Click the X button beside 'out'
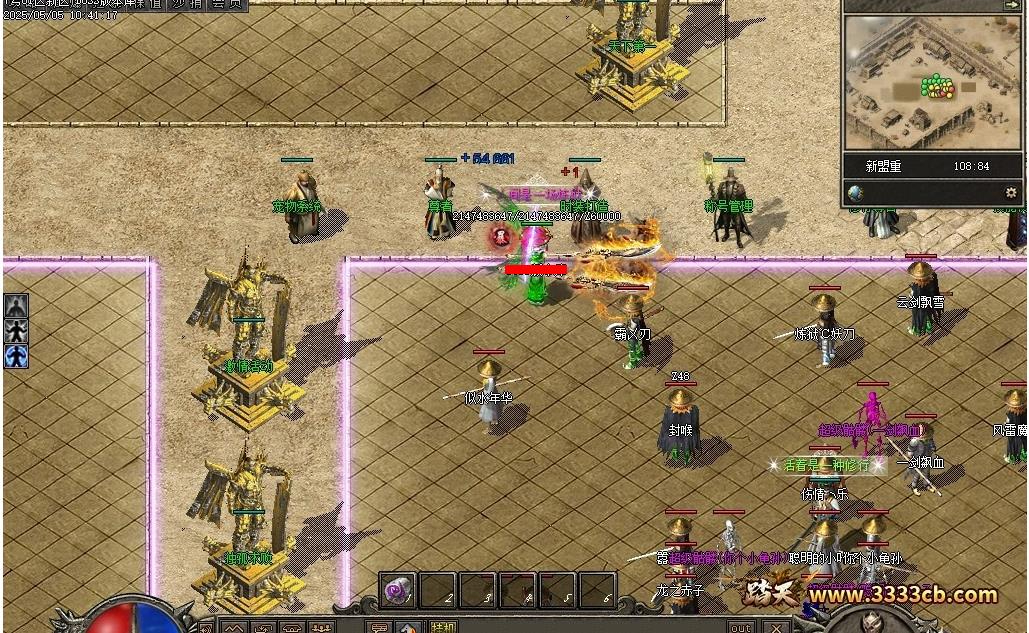 777,627
